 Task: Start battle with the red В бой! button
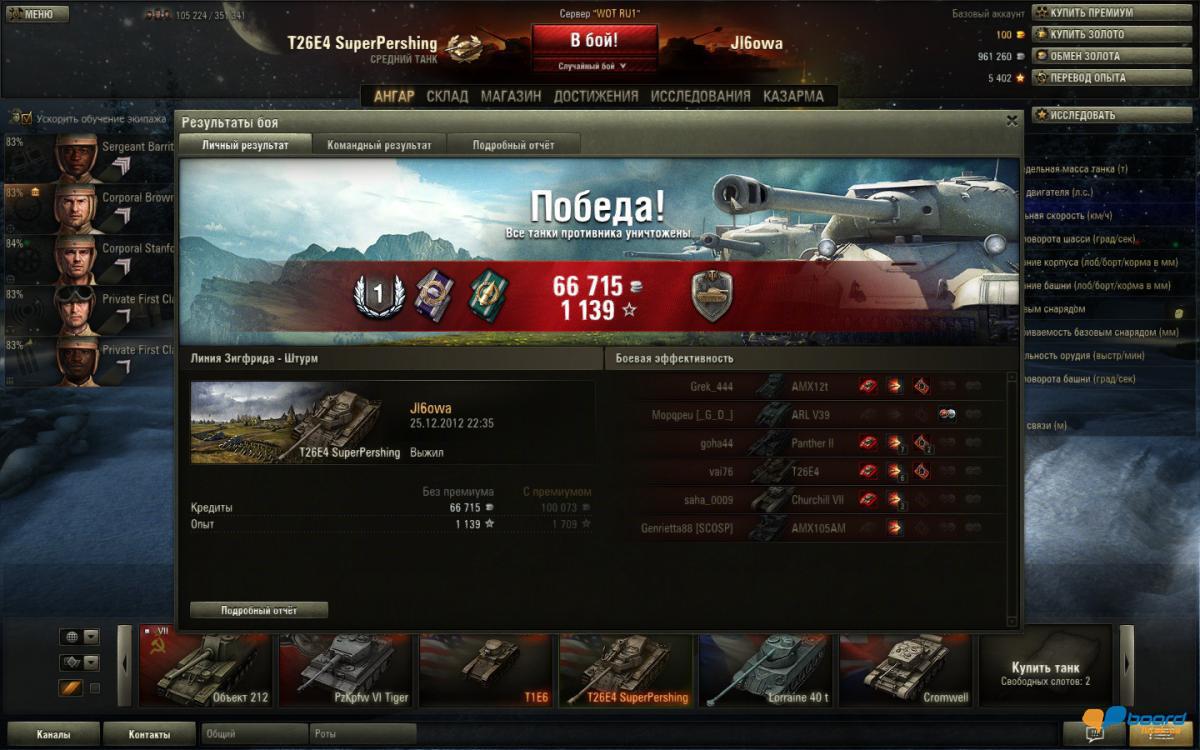pyautogui.click(x=594, y=41)
